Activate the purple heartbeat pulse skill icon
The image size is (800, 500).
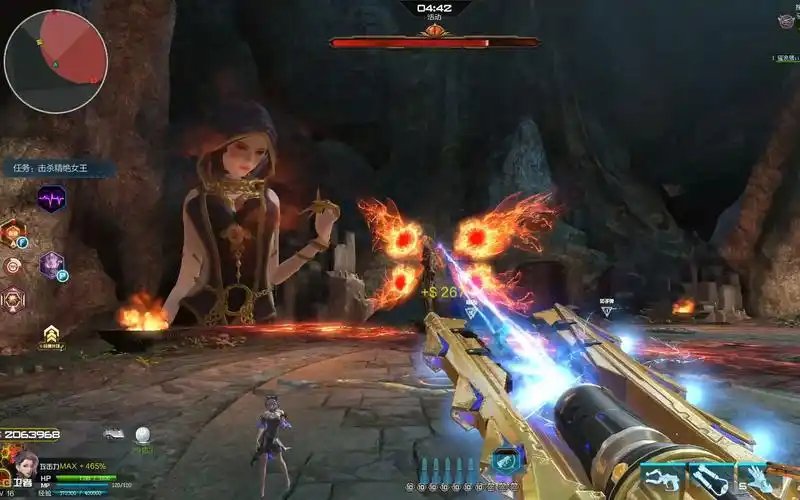pos(52,199)
